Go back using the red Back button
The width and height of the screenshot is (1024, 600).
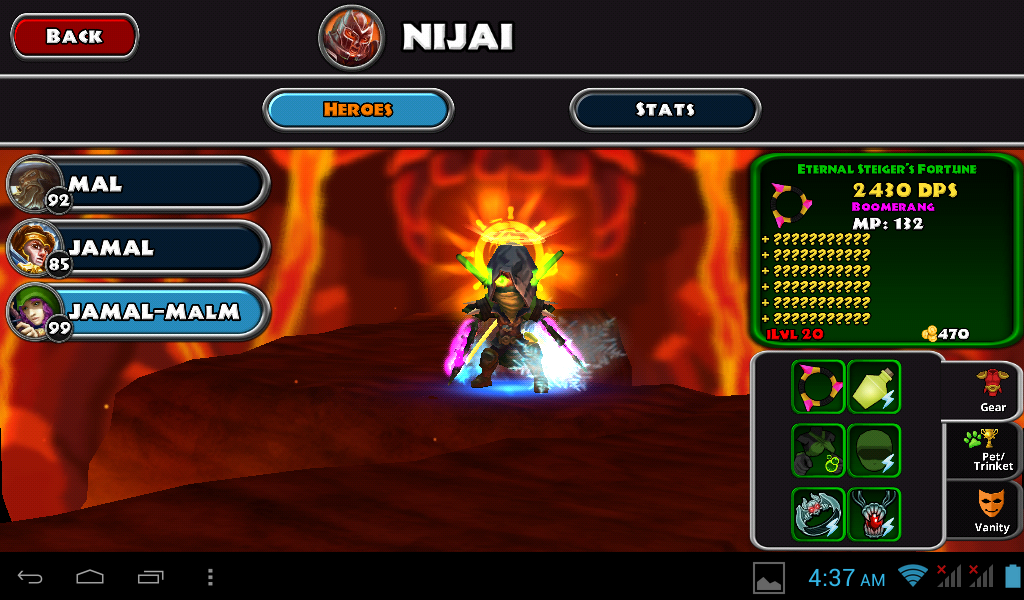(x=74, y=37)
